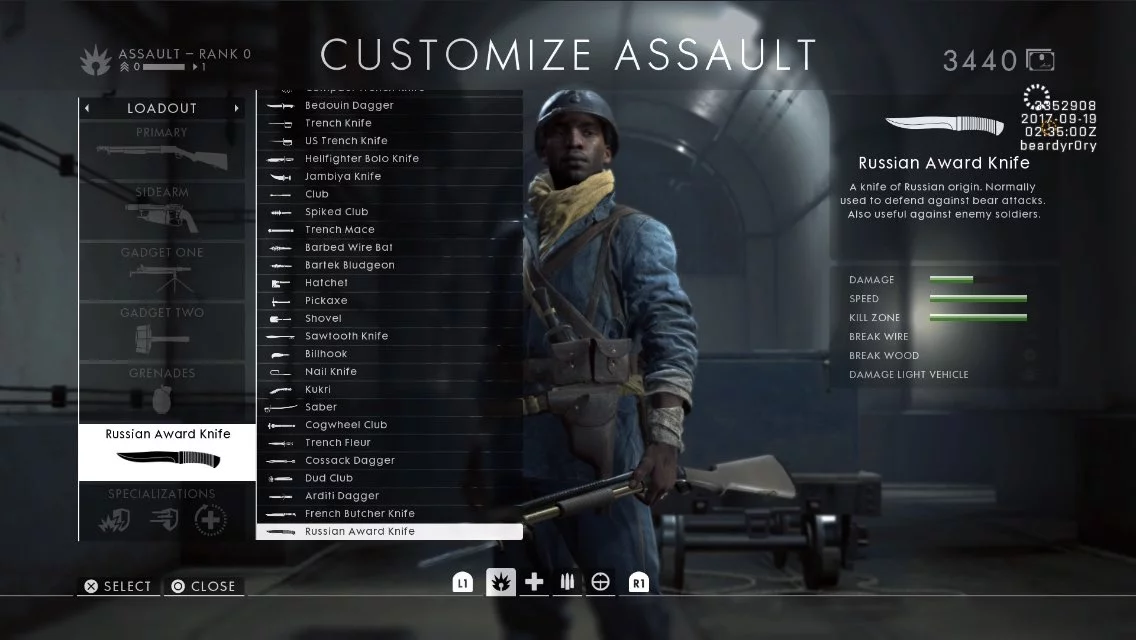Select the Hatchet entry
This screenshot has width=1136, height=640.
(x=390, y=283)
